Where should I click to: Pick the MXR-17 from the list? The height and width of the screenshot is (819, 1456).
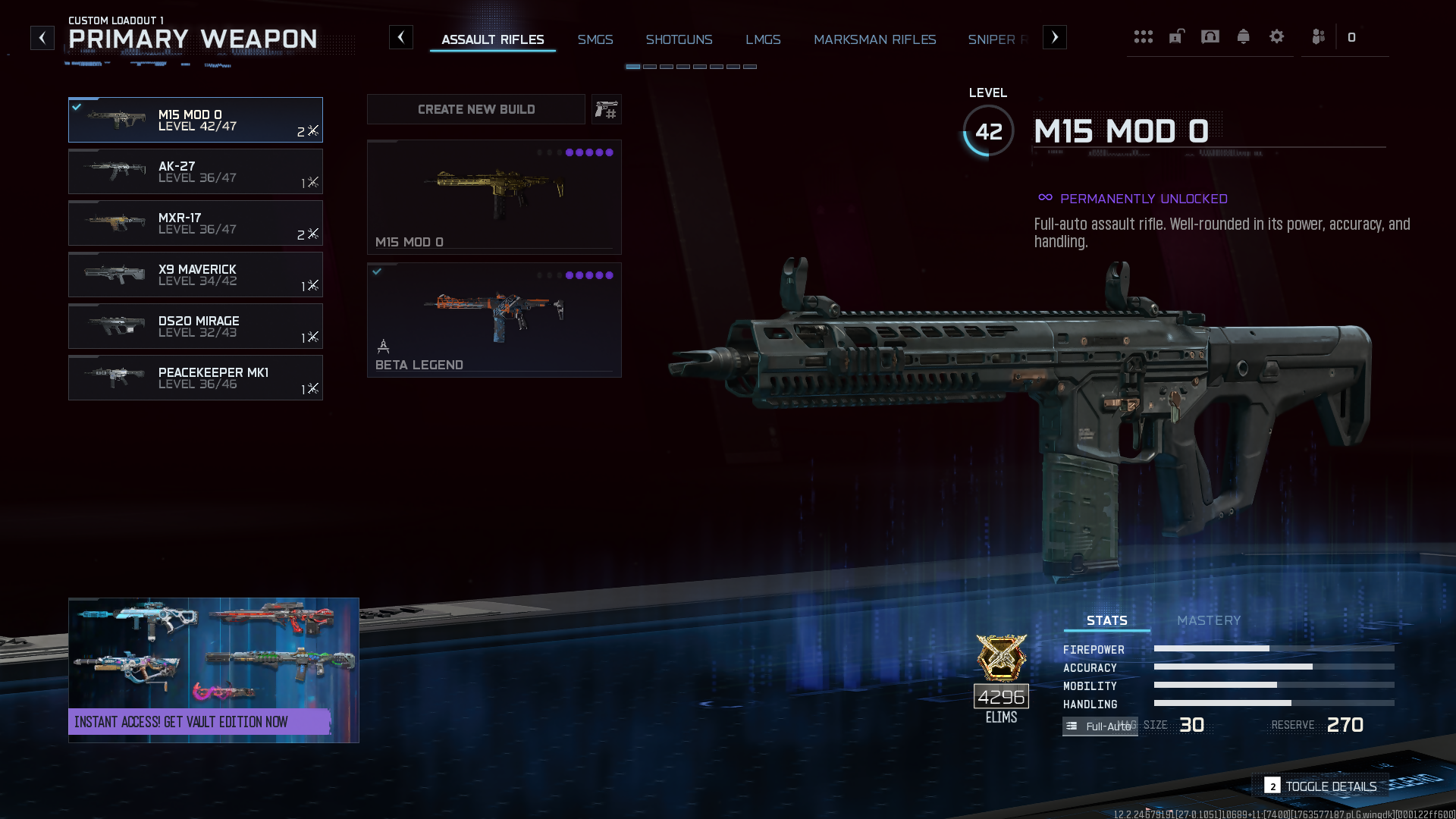coord(195,223)
